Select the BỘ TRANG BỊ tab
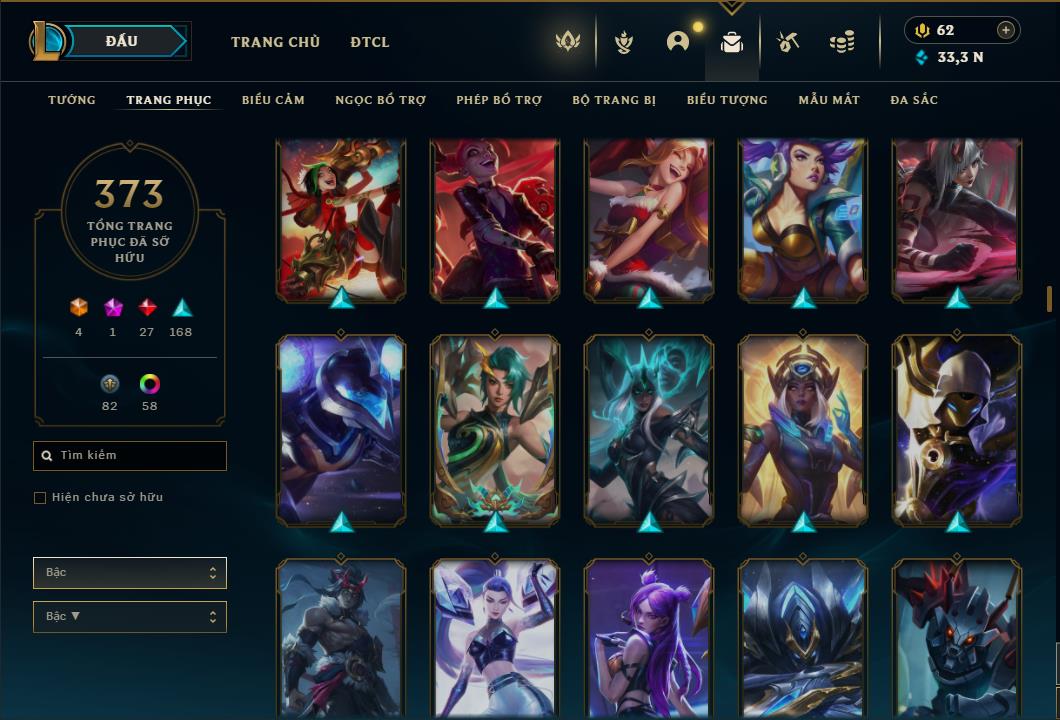 (614, 100)
